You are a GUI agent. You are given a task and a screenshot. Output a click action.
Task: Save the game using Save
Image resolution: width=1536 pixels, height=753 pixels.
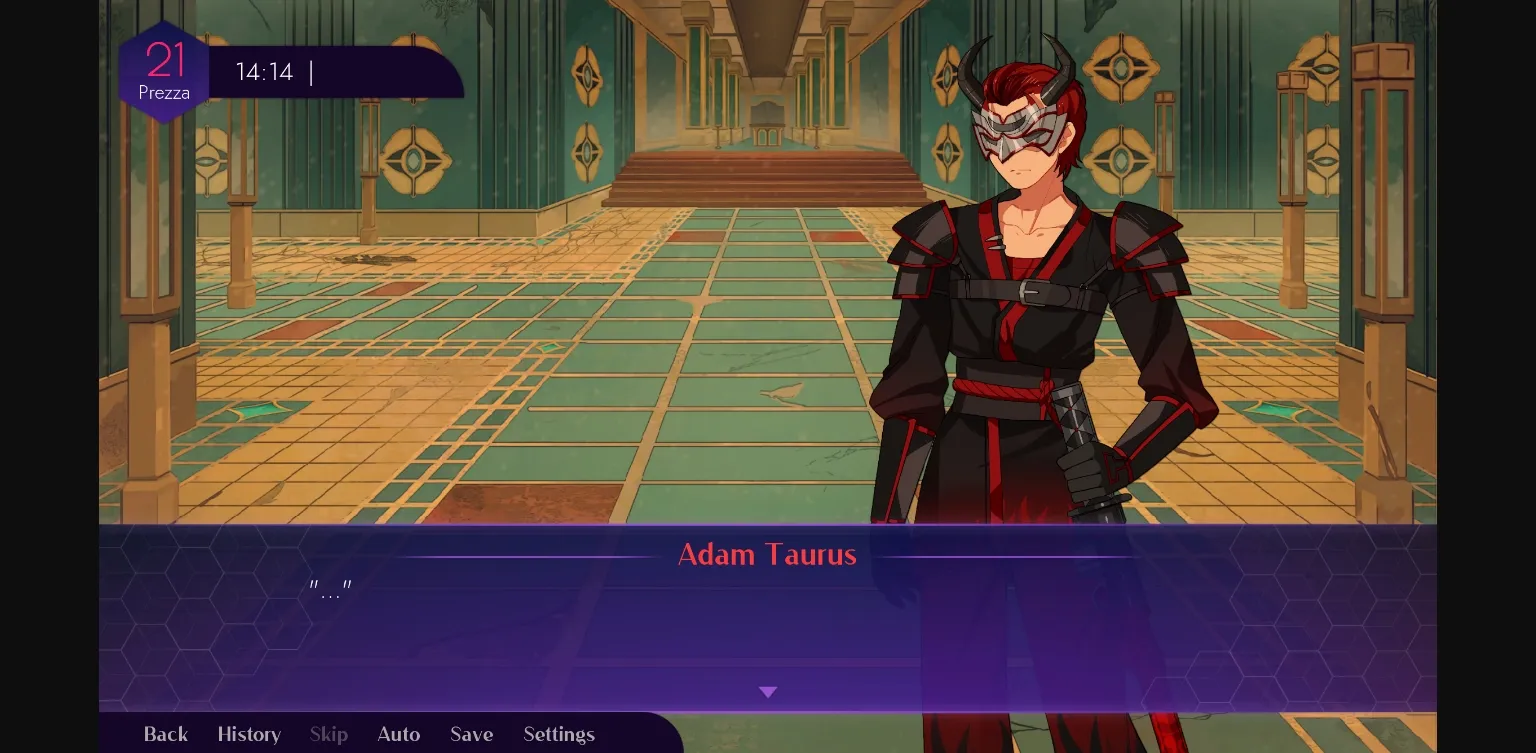pyautogui.click(x=471, y=734)
